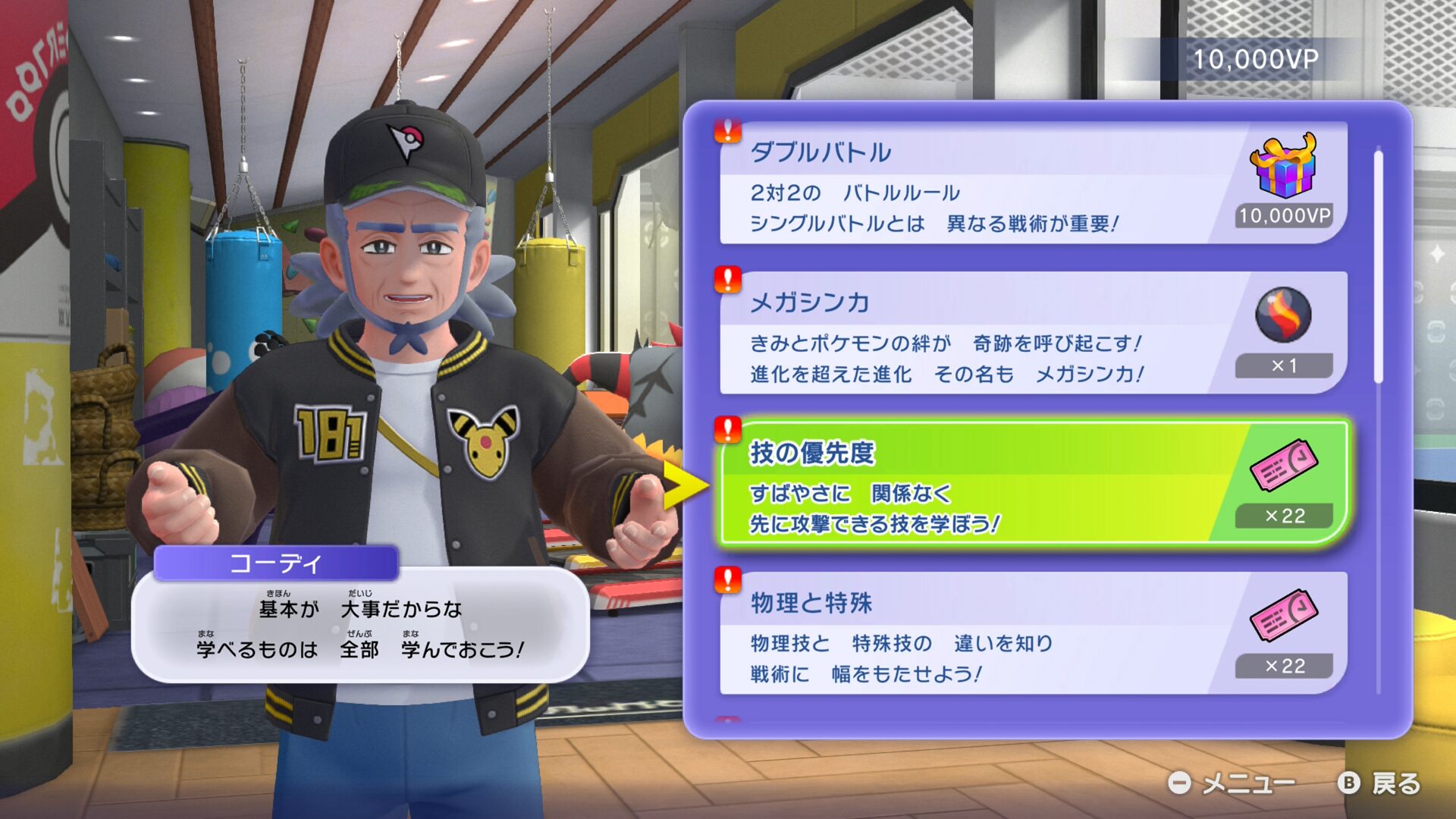Viewport: 1456px width, 819px height.
Task: Go back with the 戻る button
Action: tap(1380, 783)
